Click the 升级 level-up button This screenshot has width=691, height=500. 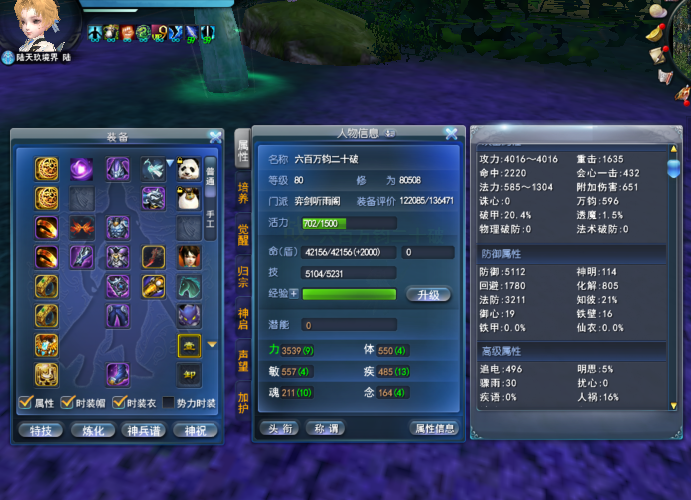(429, 295)
